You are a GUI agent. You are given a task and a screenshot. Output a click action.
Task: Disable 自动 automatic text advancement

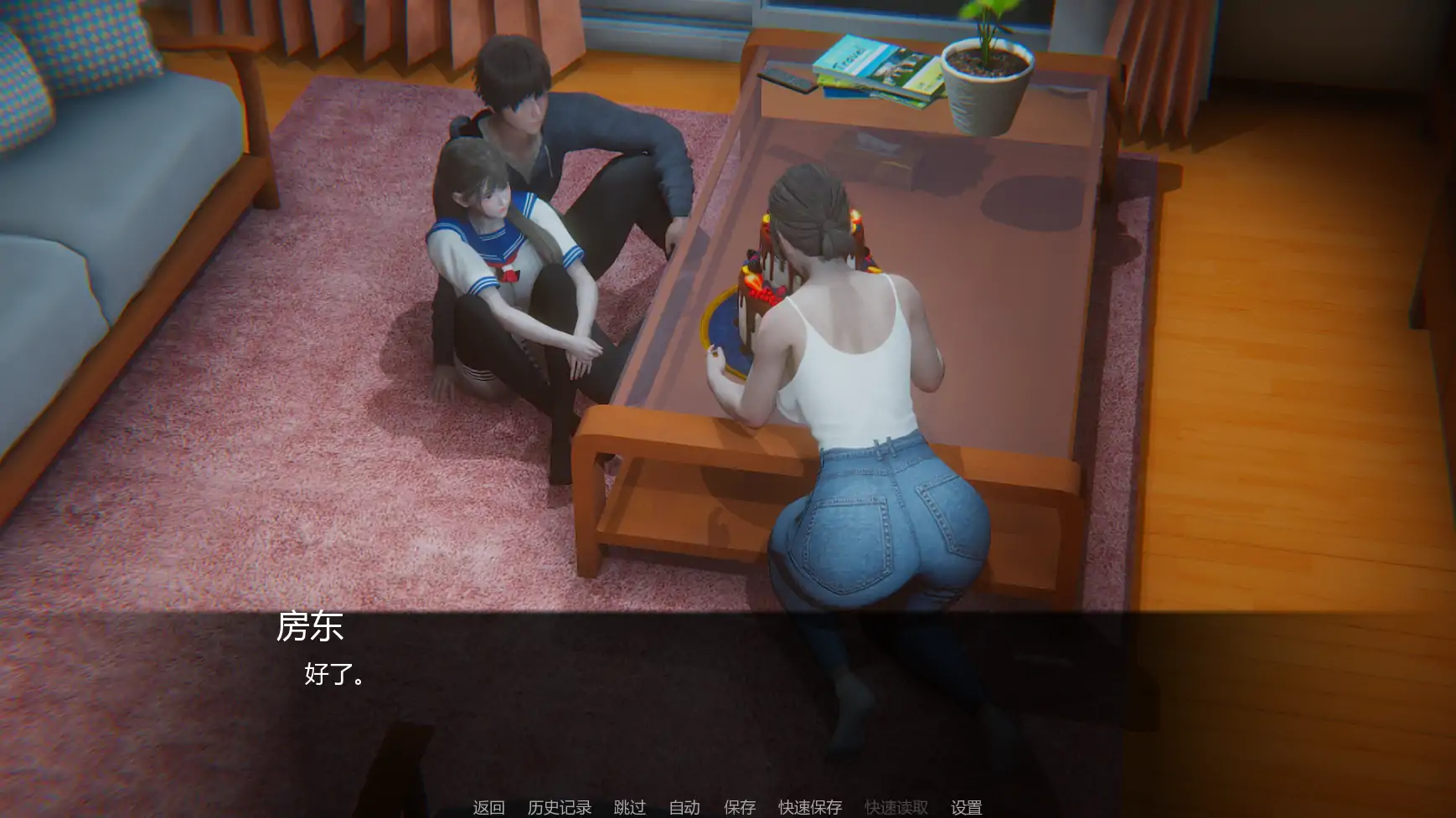(x=684, y=806)
